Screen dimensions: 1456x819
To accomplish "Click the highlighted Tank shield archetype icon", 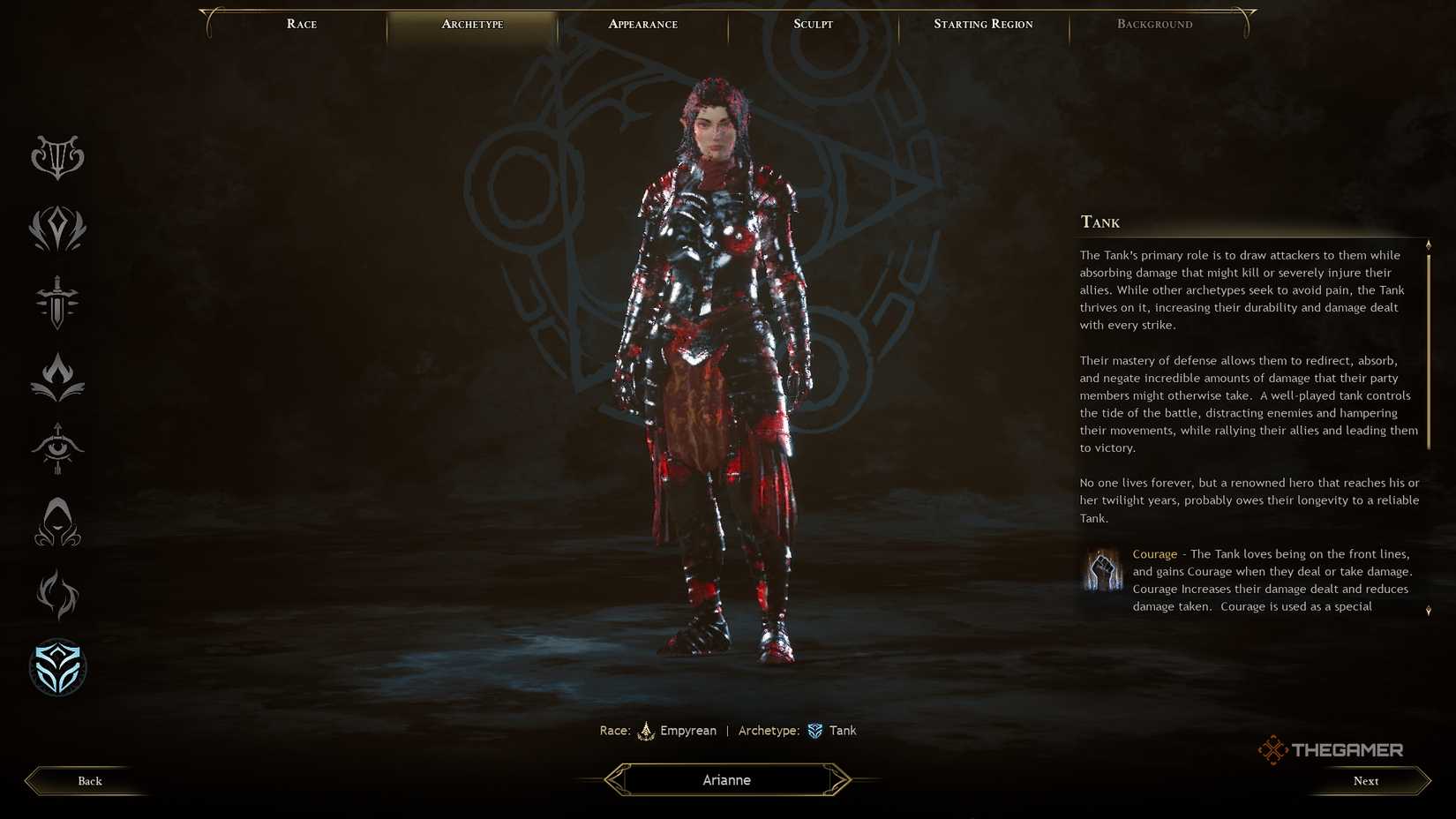I will 56,668.
